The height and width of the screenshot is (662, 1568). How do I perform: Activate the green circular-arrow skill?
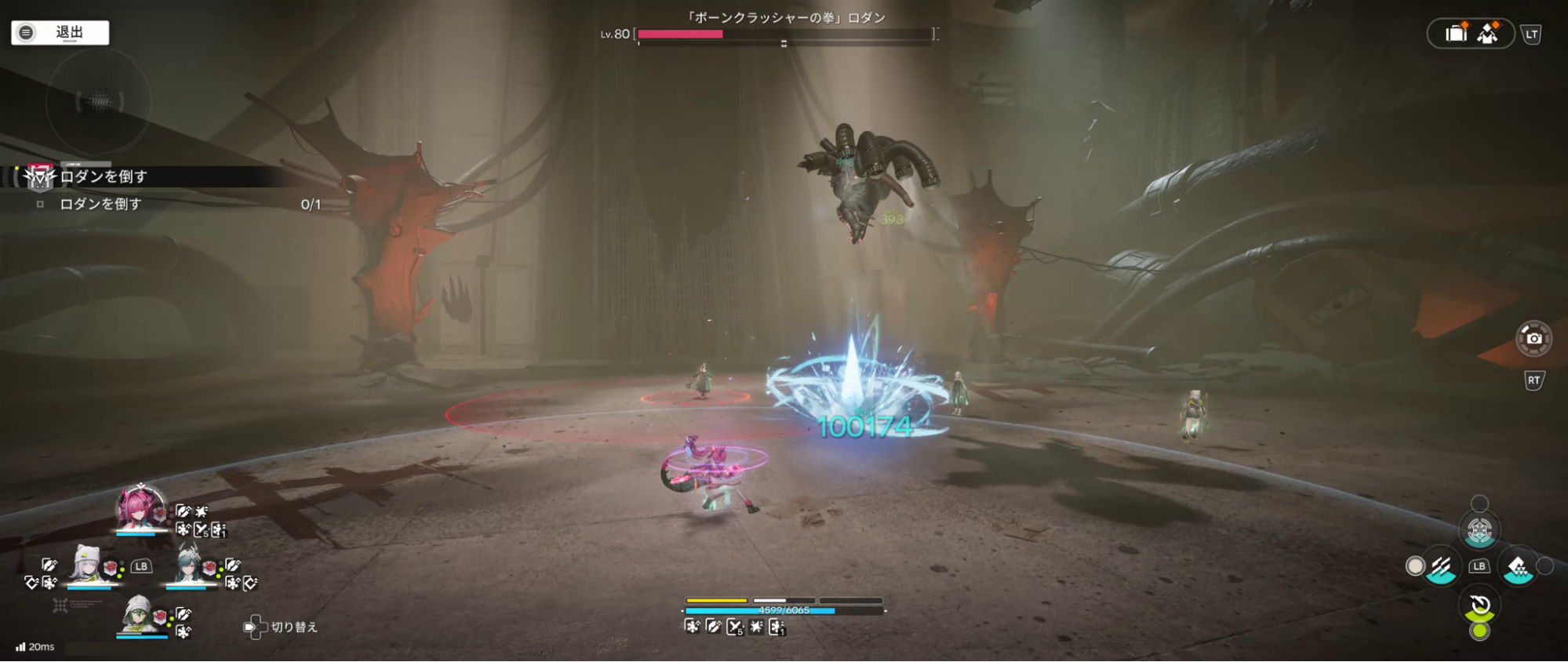point(1479,606)
